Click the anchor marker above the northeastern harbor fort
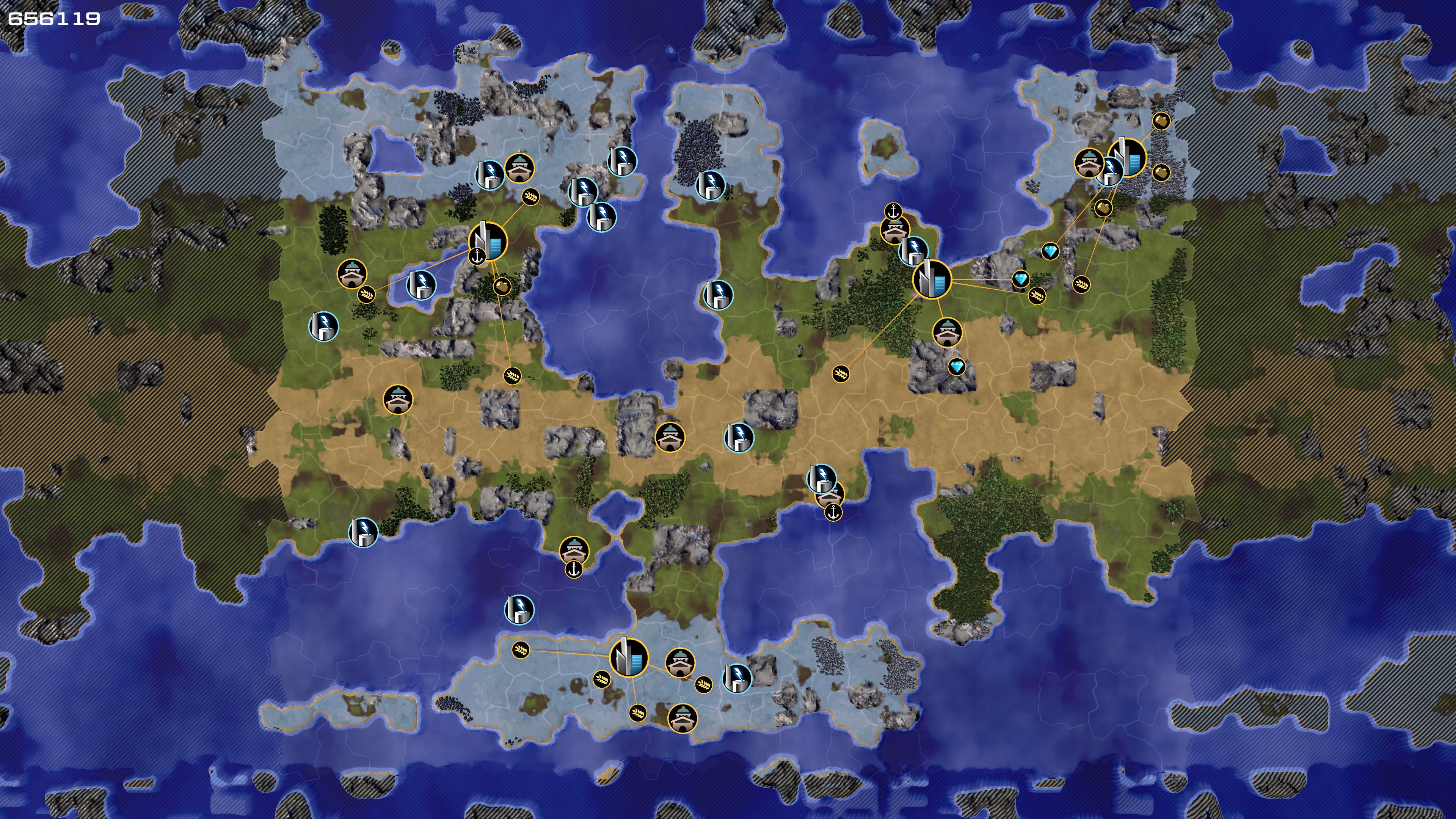1456x819 pixels. coord(893,212)
